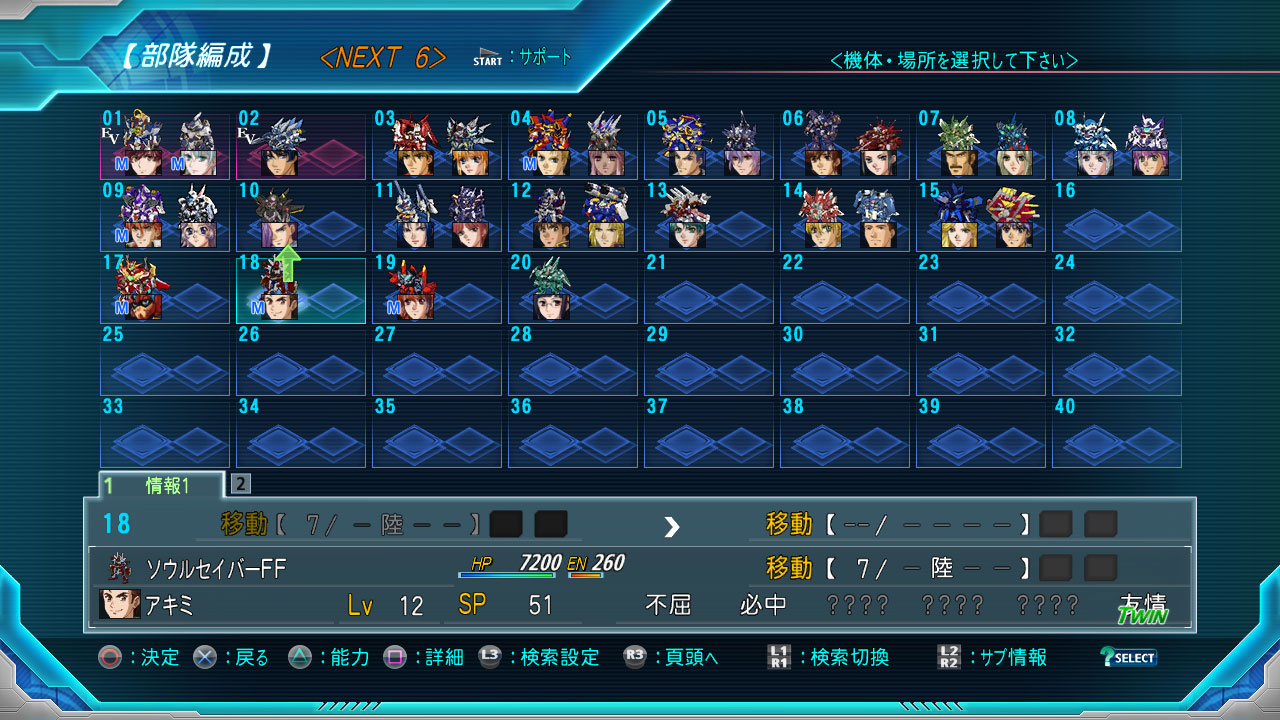Switch to info tab 2
1280x720 pixels.
(x=241, y=484)
